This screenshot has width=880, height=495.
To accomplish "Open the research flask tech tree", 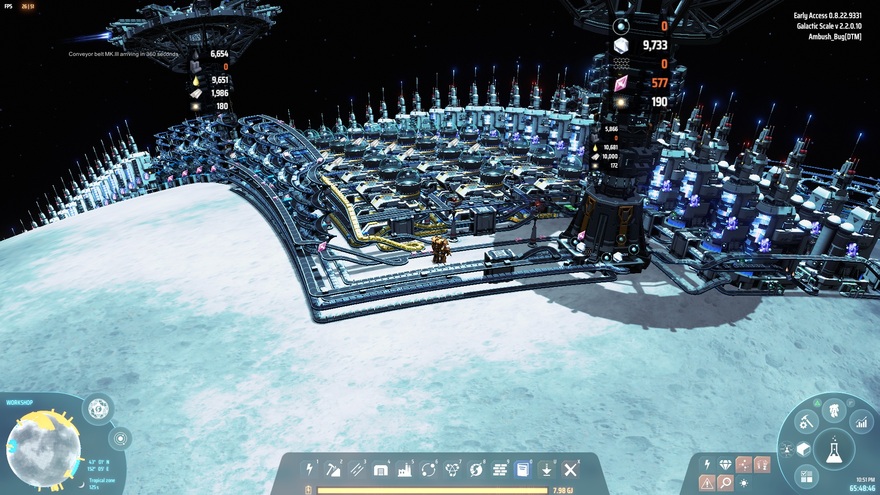I will coord(833,451).
